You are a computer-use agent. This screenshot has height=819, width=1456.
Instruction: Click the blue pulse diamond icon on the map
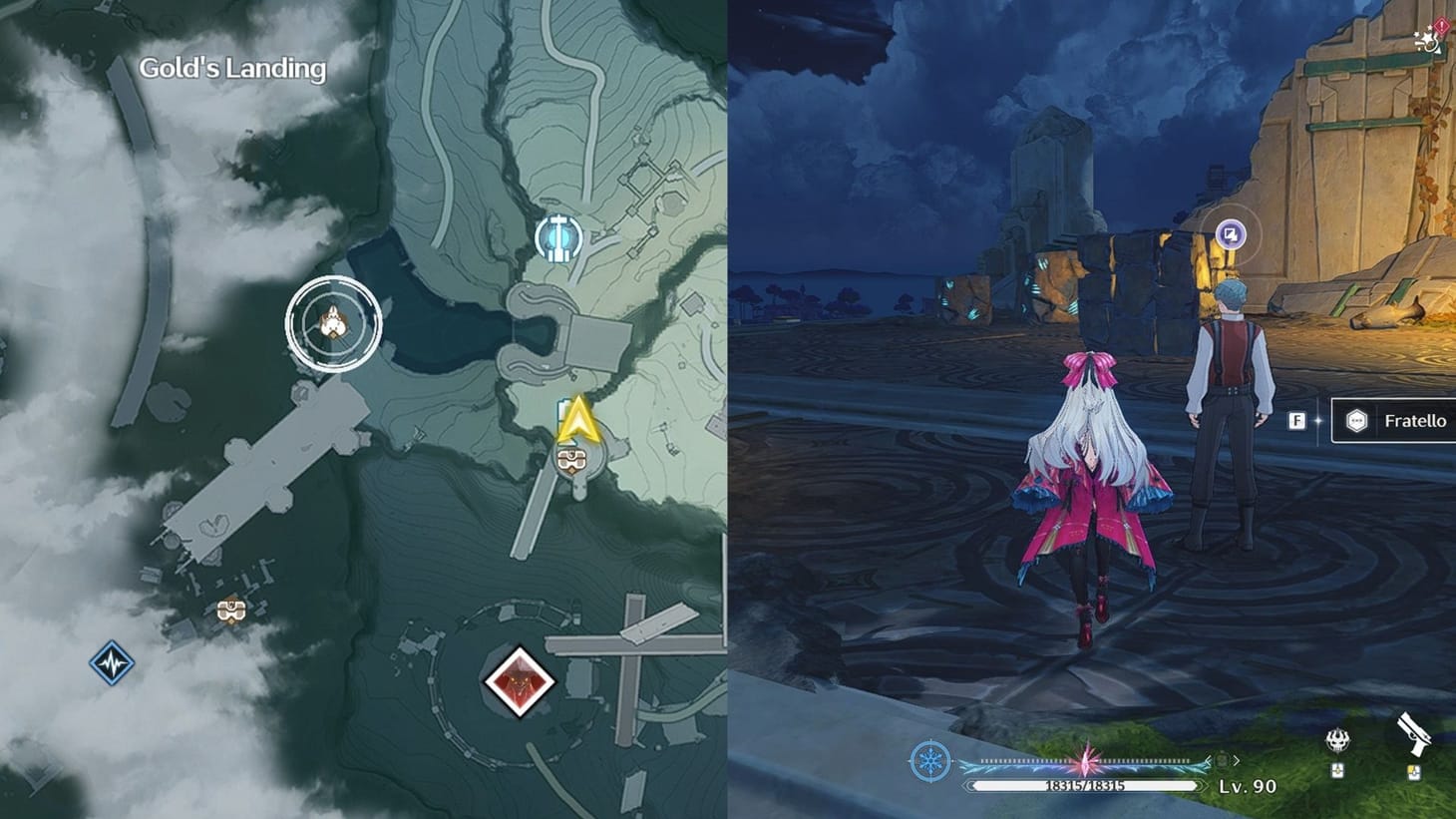[x=113, y=660]
